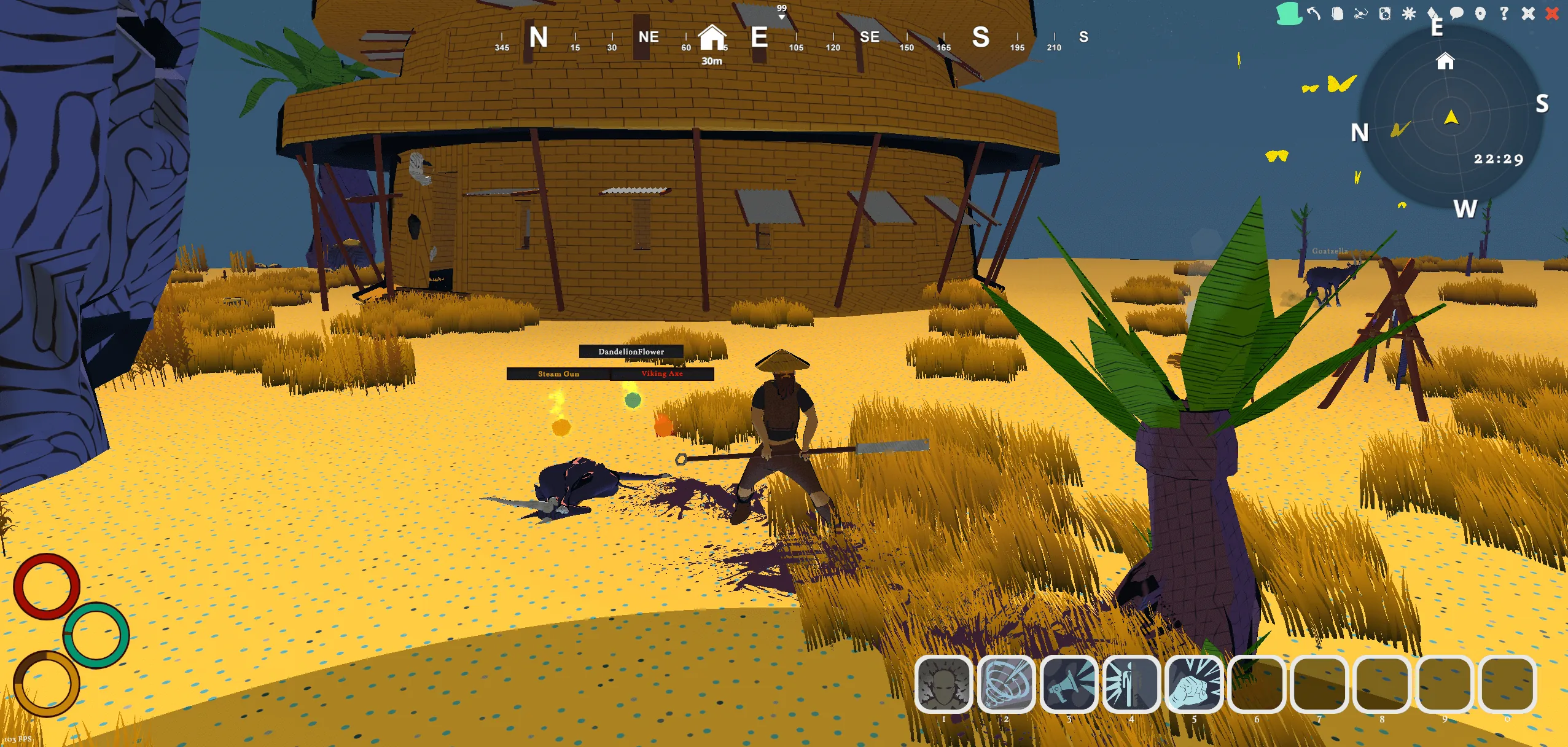Click the green top hat icon
This screenshot has width=1568, height=747.
(x=1289, y=14)
